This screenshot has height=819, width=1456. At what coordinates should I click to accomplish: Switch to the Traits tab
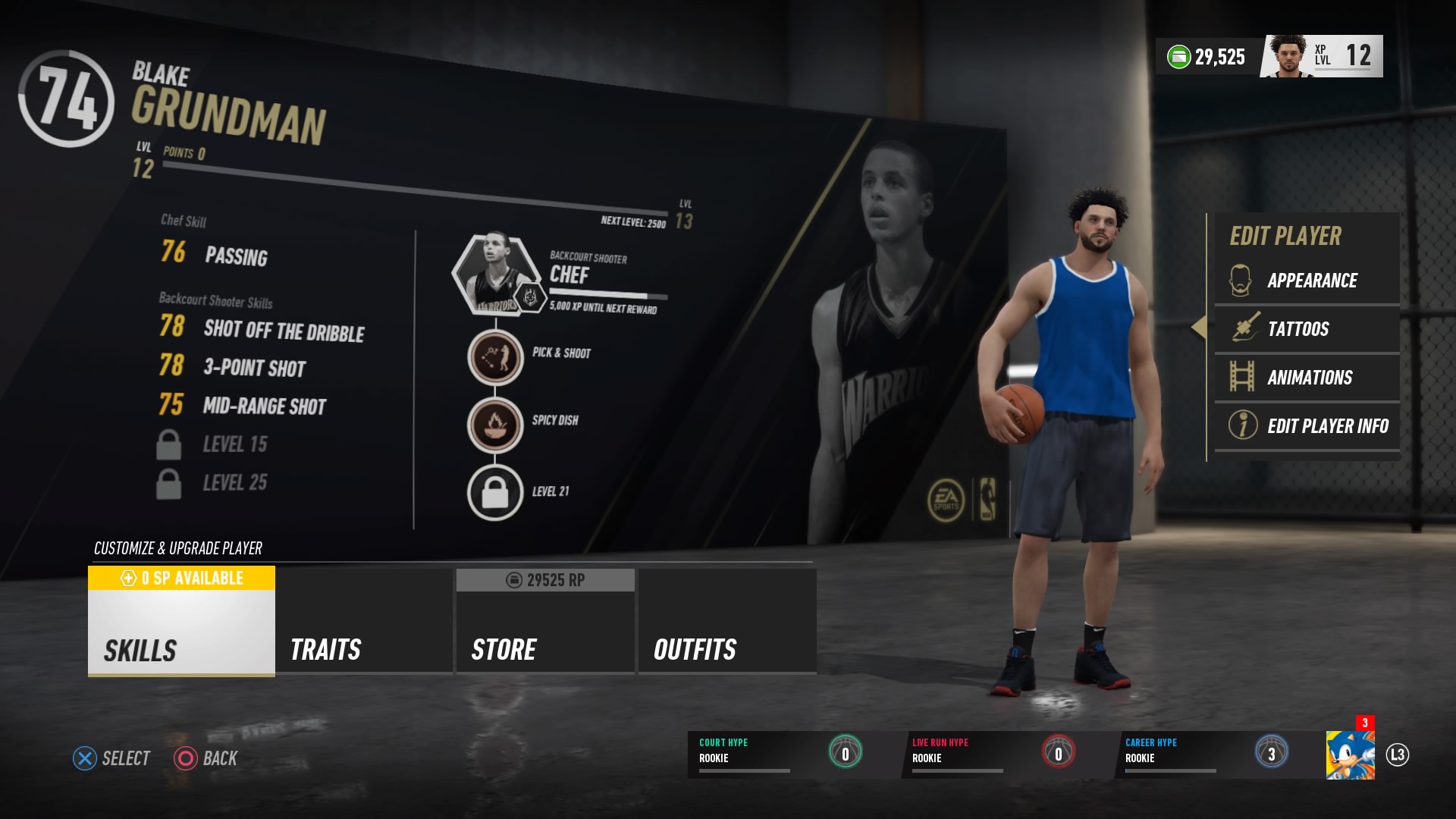(x=362, y=649)
